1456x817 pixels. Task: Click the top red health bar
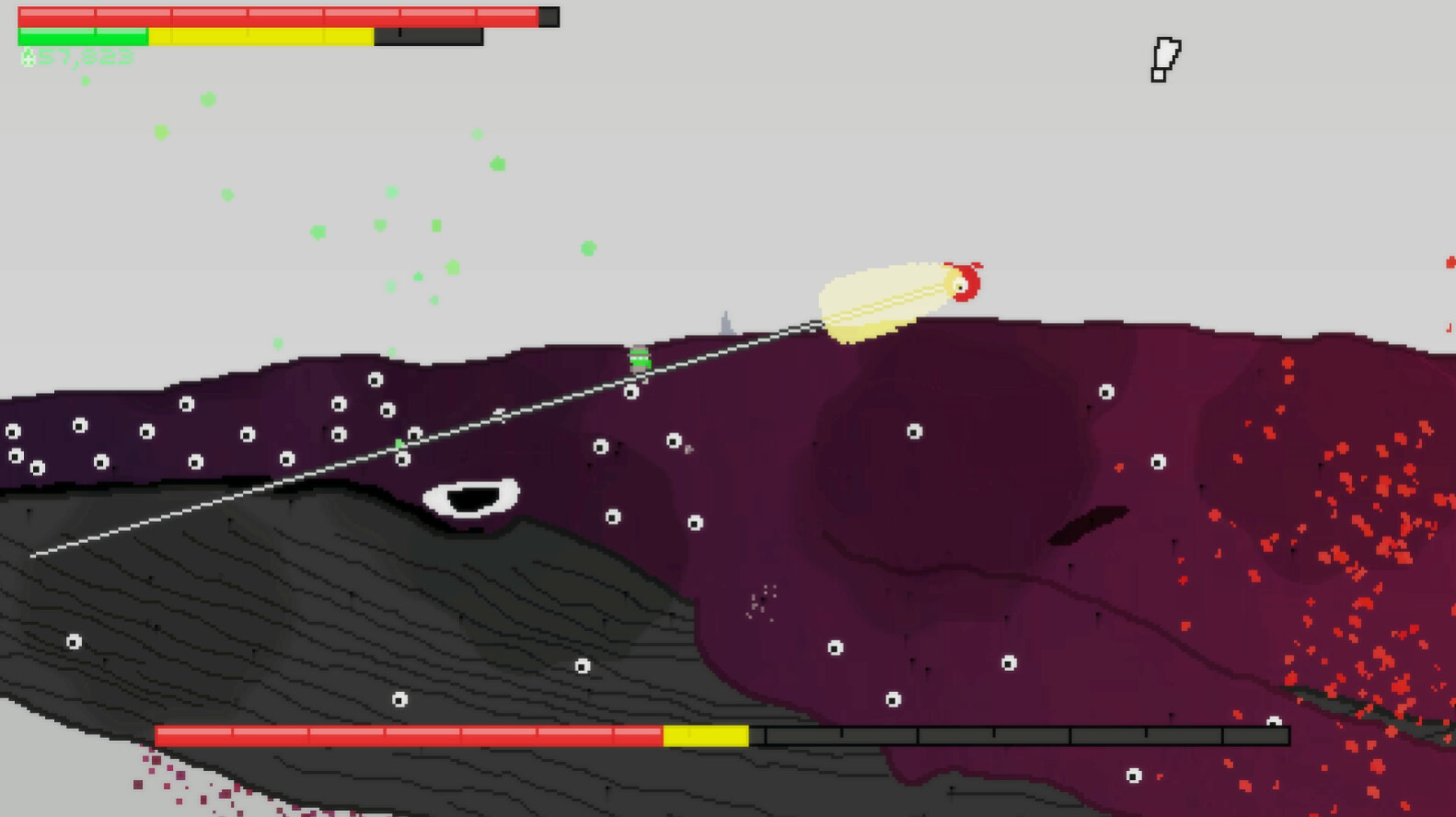coord(276,14)
